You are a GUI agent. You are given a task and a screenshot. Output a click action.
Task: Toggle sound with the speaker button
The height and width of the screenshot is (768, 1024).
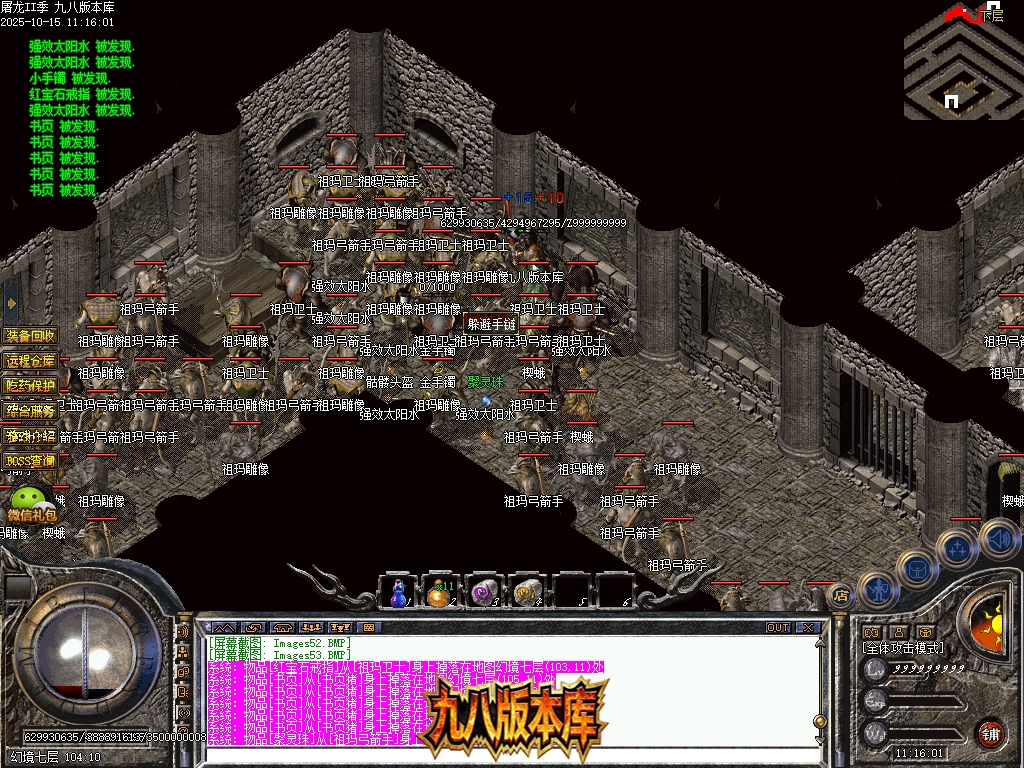click(999, 538)
